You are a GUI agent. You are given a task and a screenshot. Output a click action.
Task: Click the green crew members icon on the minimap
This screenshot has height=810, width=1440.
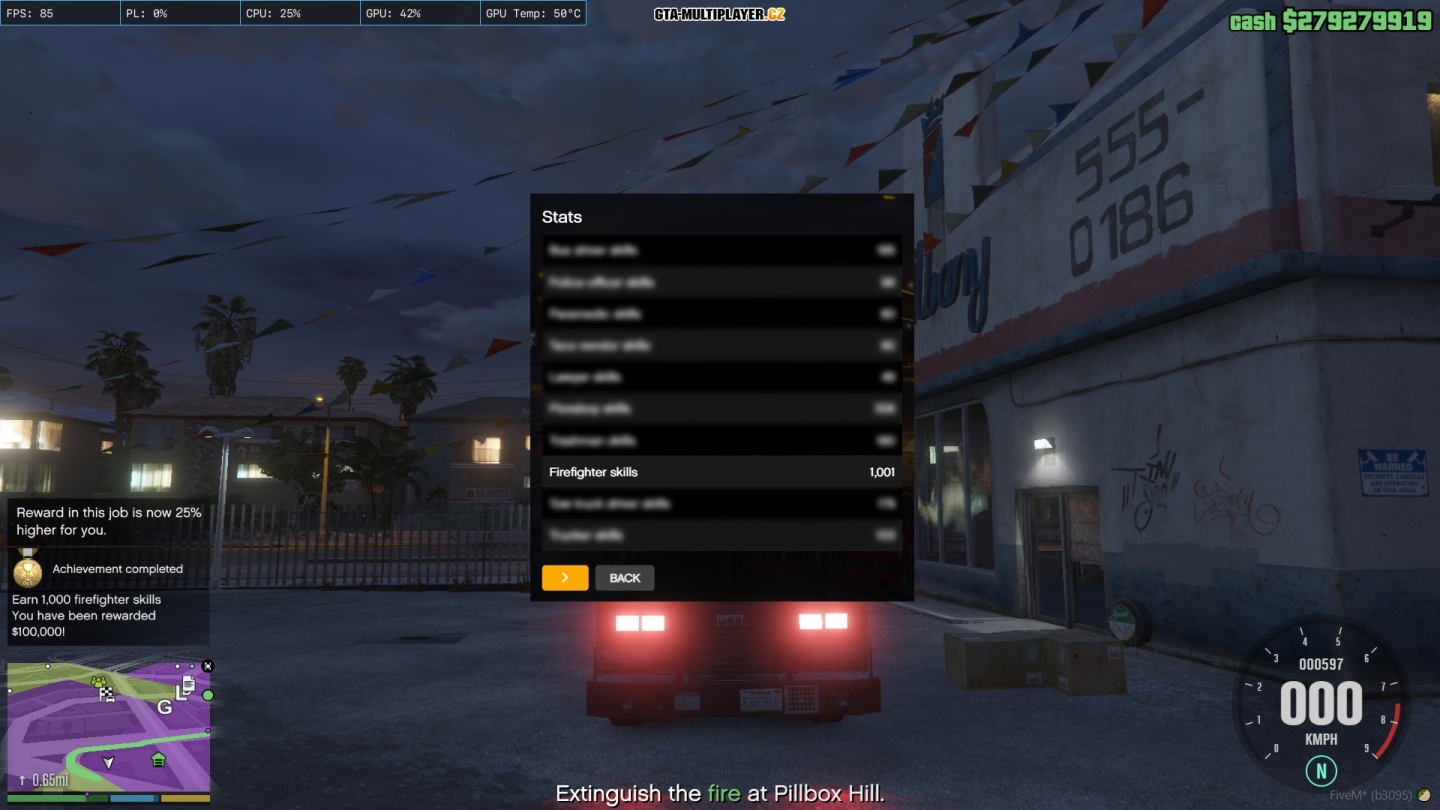[x=98, y=682]
